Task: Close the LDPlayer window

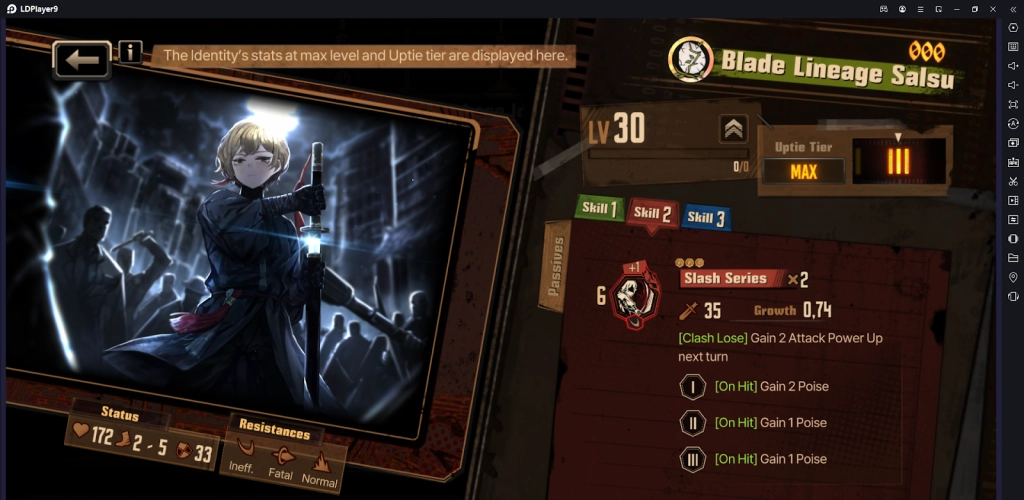Action: coord(991,8)
